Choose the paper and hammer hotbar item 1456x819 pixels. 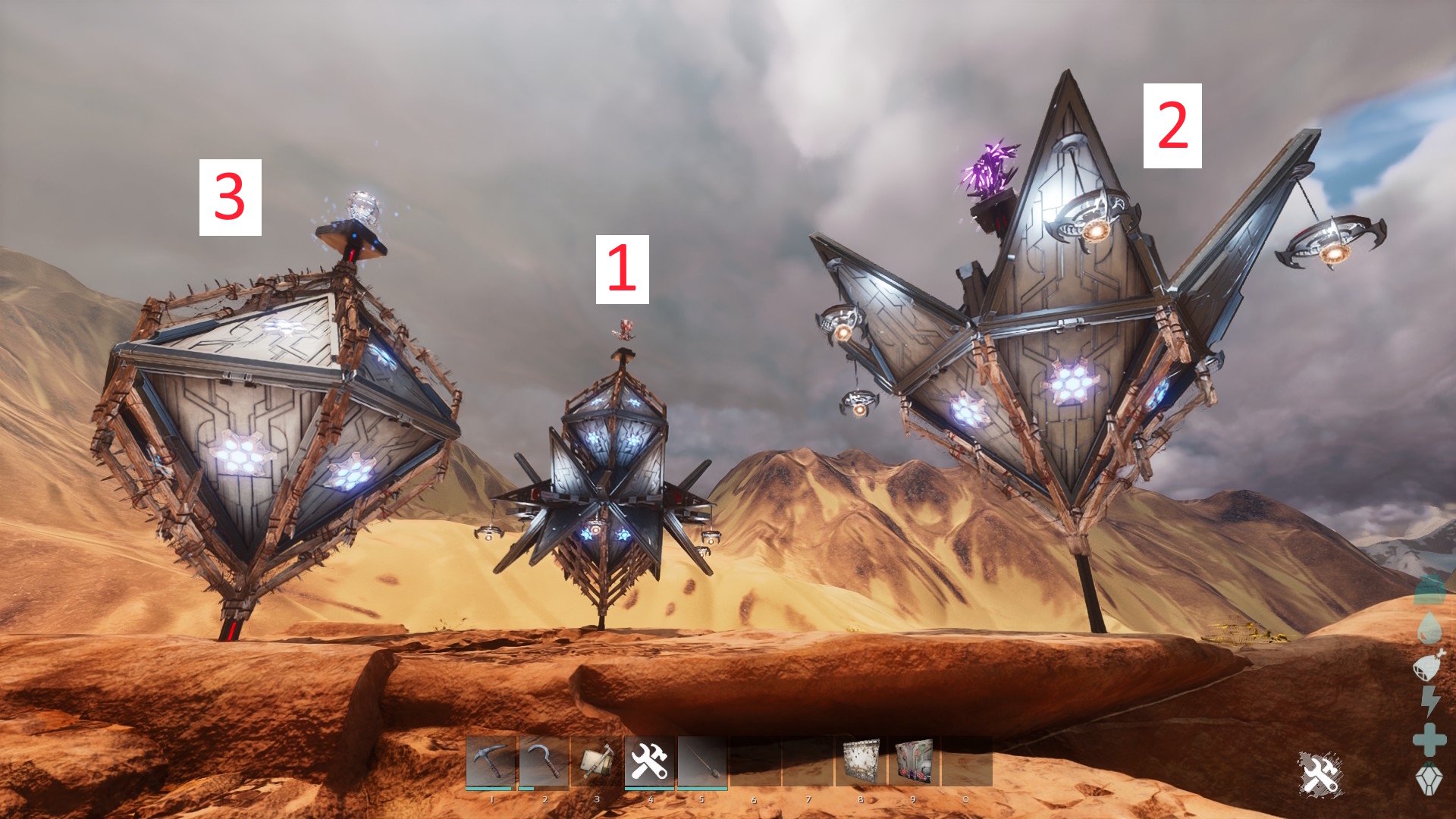[x=597, y=761]
